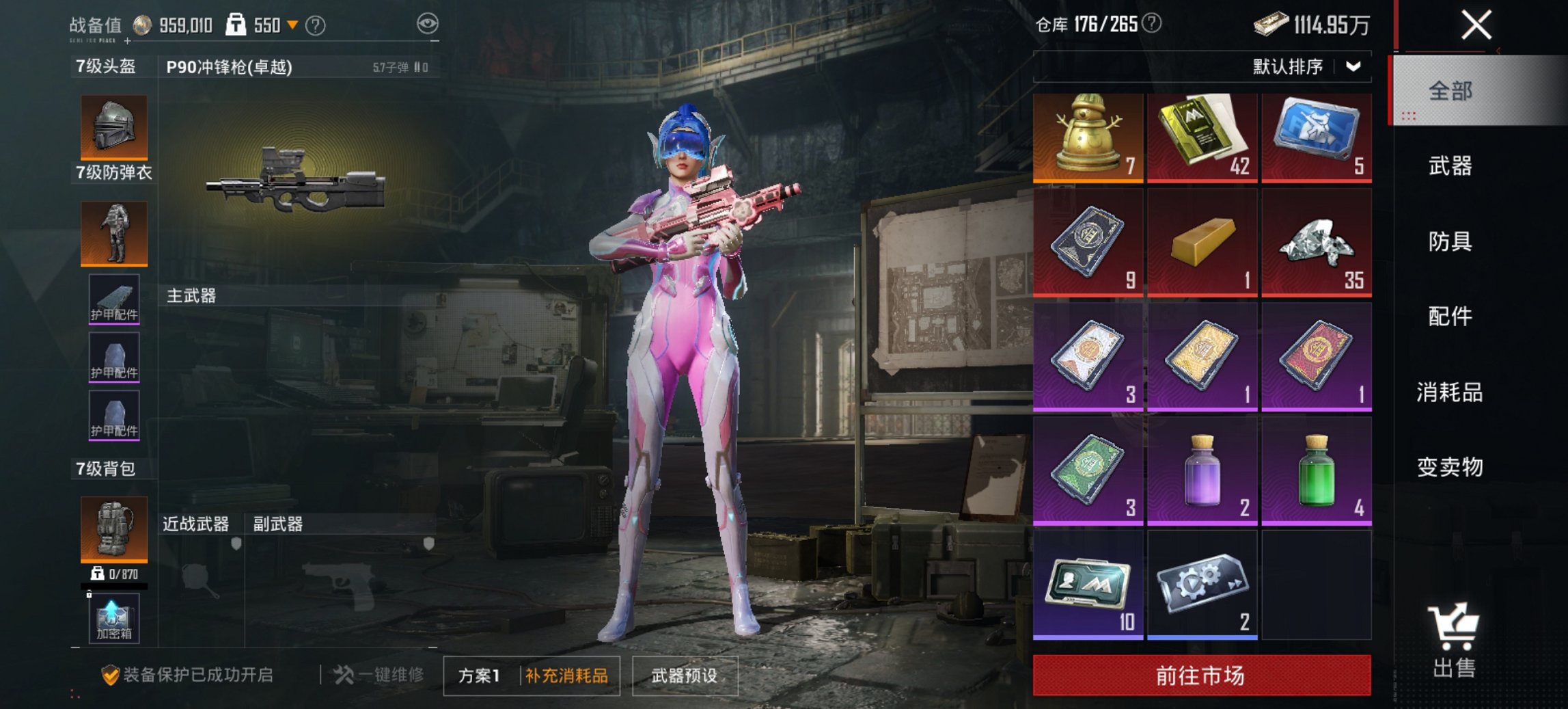Open the 消耗品 consumables tab

tap(1450, 392)
